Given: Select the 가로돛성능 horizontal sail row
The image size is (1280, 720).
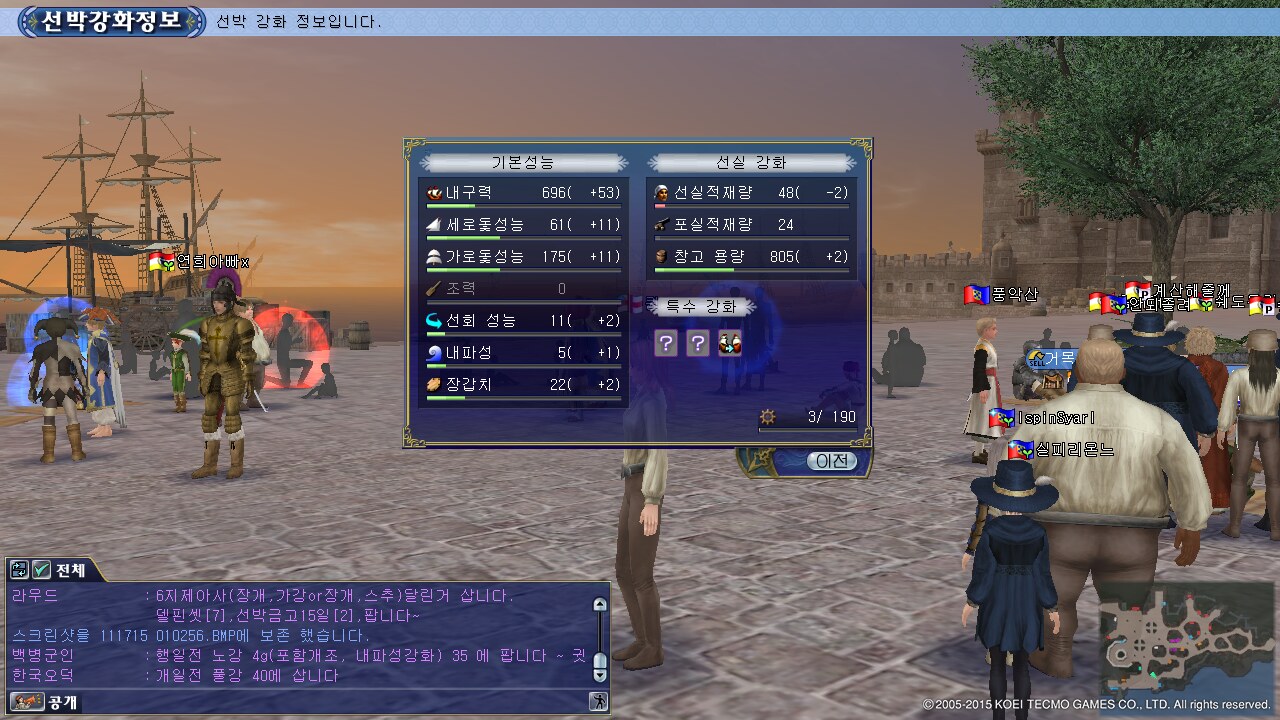Looking at the screenshot, I should [x=523, y=257].
